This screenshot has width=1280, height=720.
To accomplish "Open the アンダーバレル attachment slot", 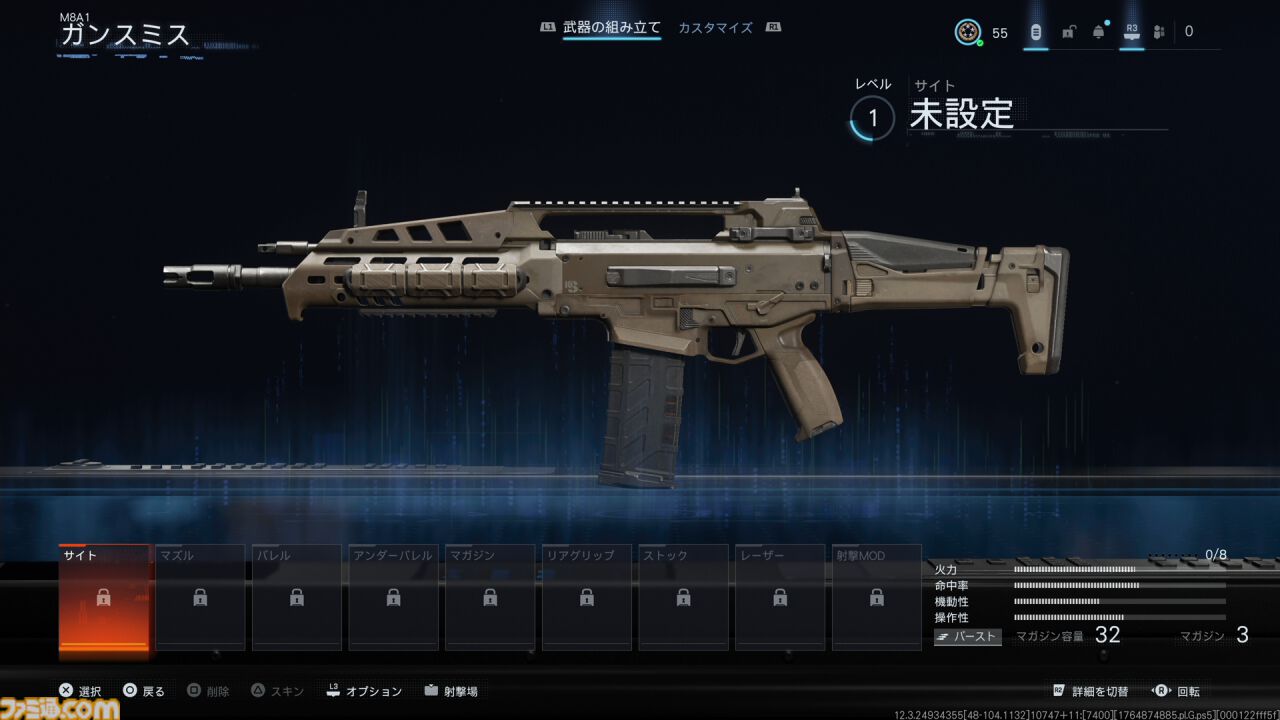I will pyautogui.click(x=393, y=598).
